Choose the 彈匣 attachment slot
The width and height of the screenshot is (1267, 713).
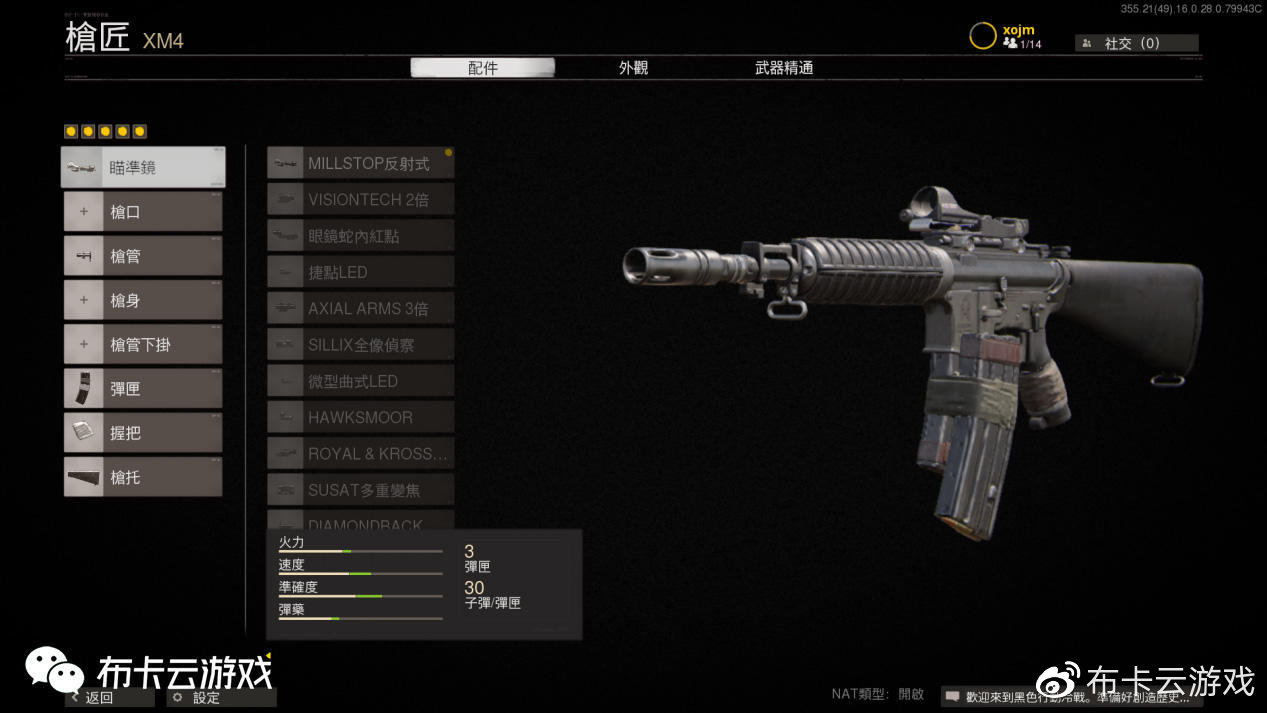(x=143, y=389)
